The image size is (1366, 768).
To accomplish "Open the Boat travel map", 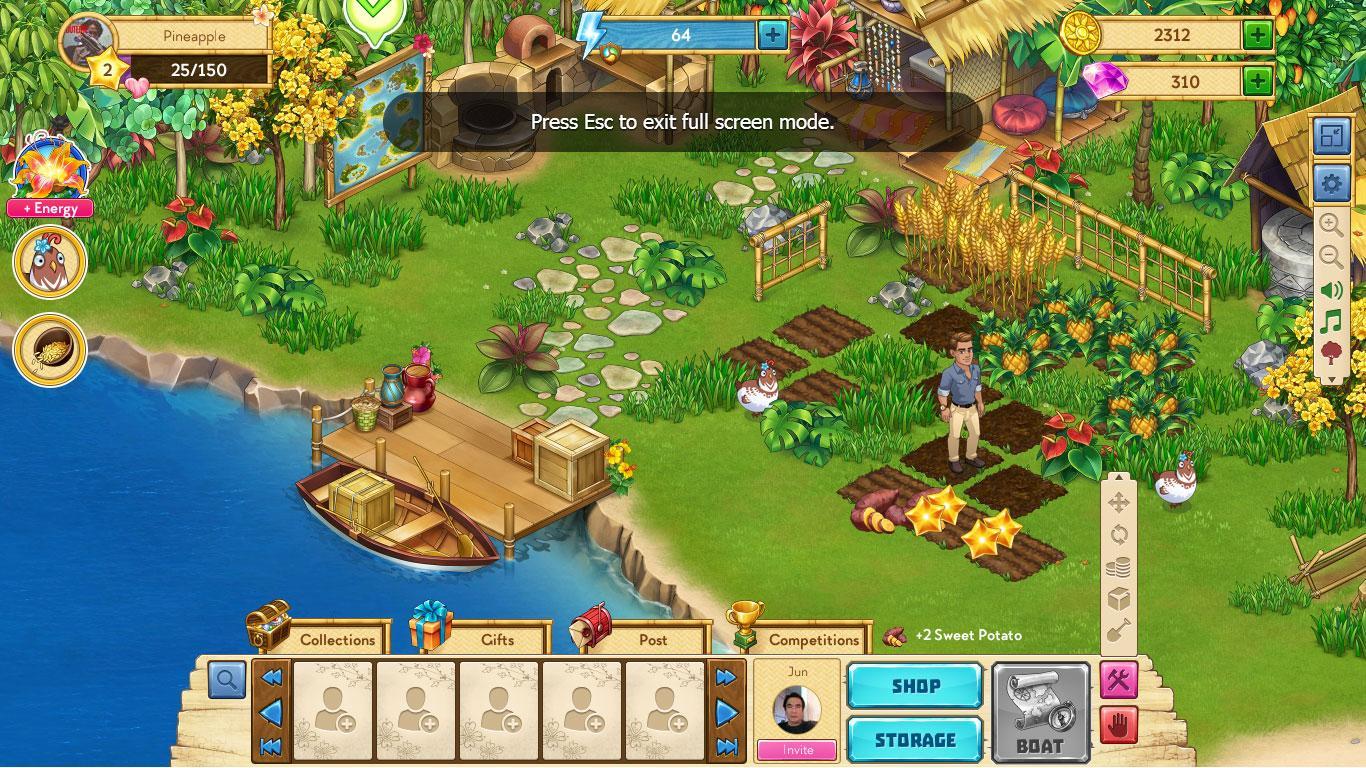I will click(1040, 713).
